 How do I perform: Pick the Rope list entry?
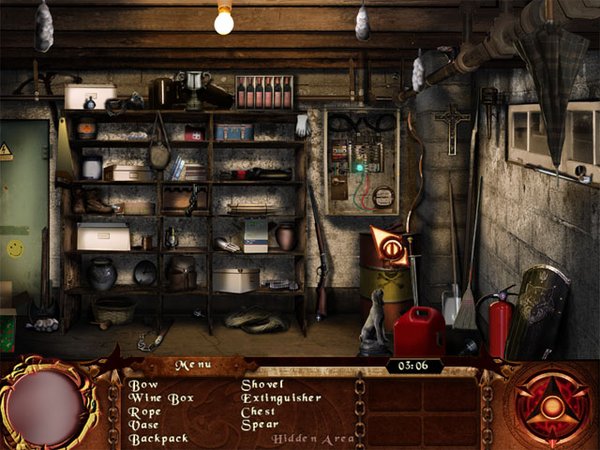pyautogui.click(x=144, y=411)
